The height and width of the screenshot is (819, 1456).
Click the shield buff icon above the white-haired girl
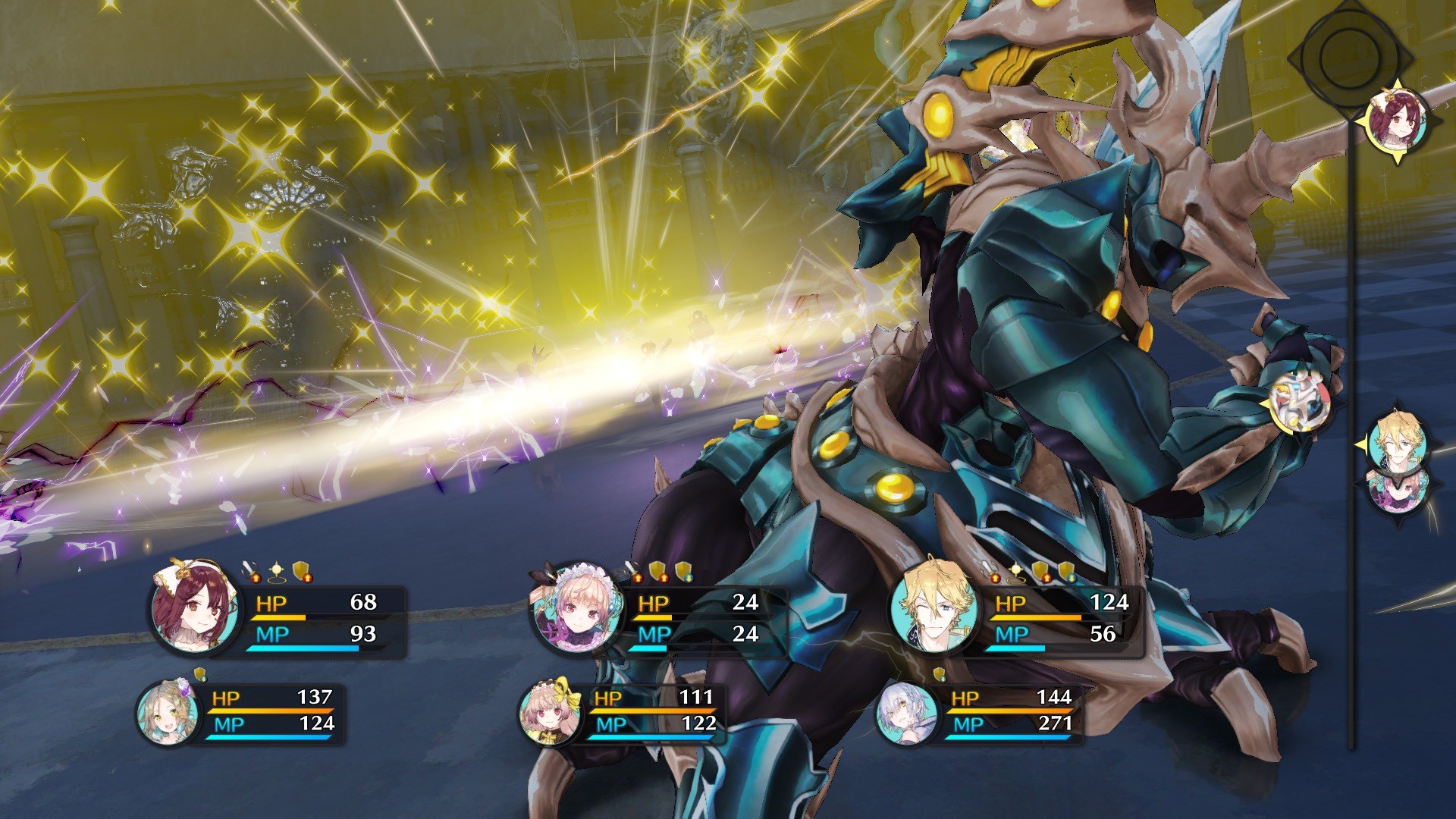940,676
